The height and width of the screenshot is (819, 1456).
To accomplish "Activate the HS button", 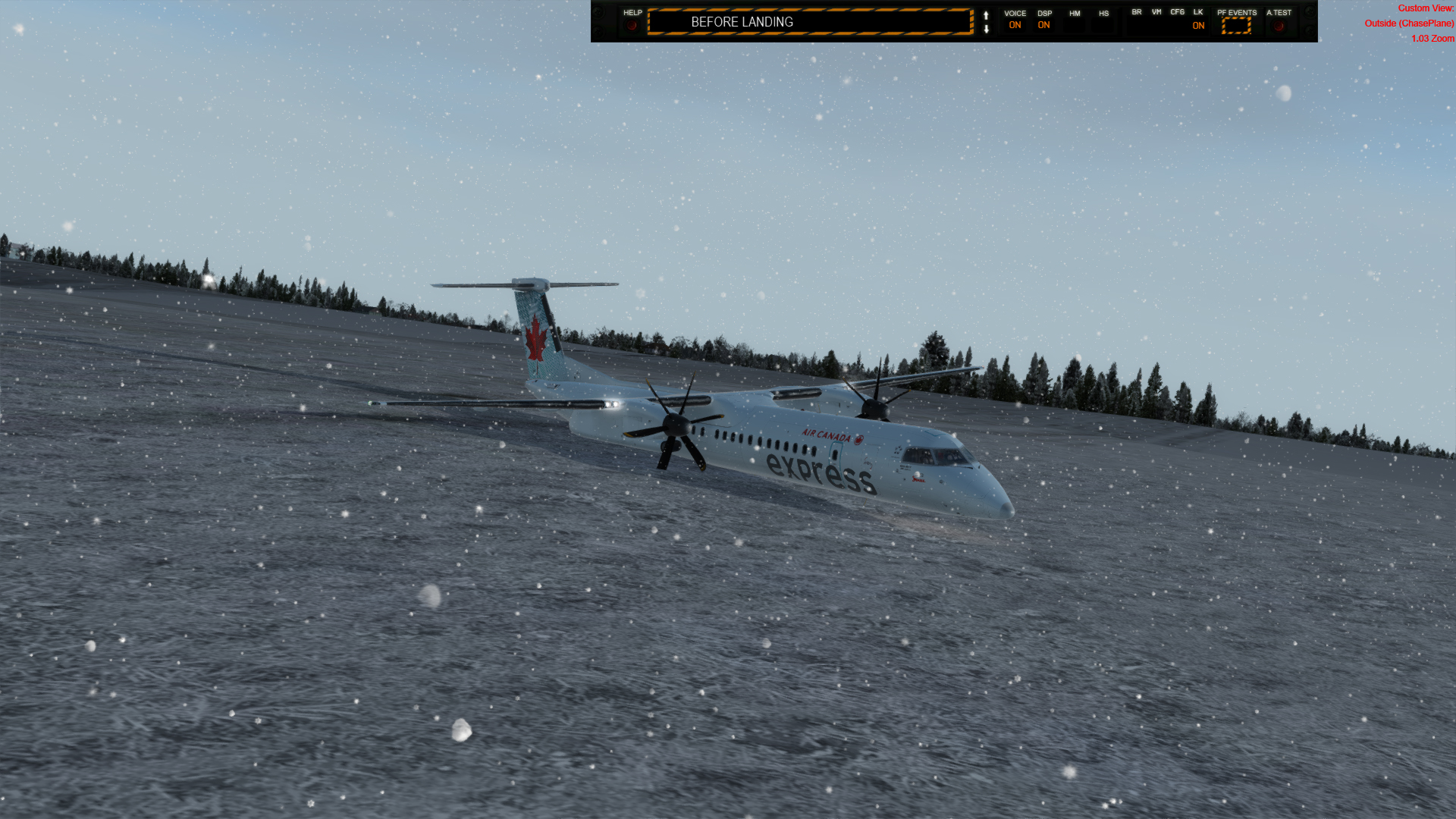I will (x=1103, y=25).
